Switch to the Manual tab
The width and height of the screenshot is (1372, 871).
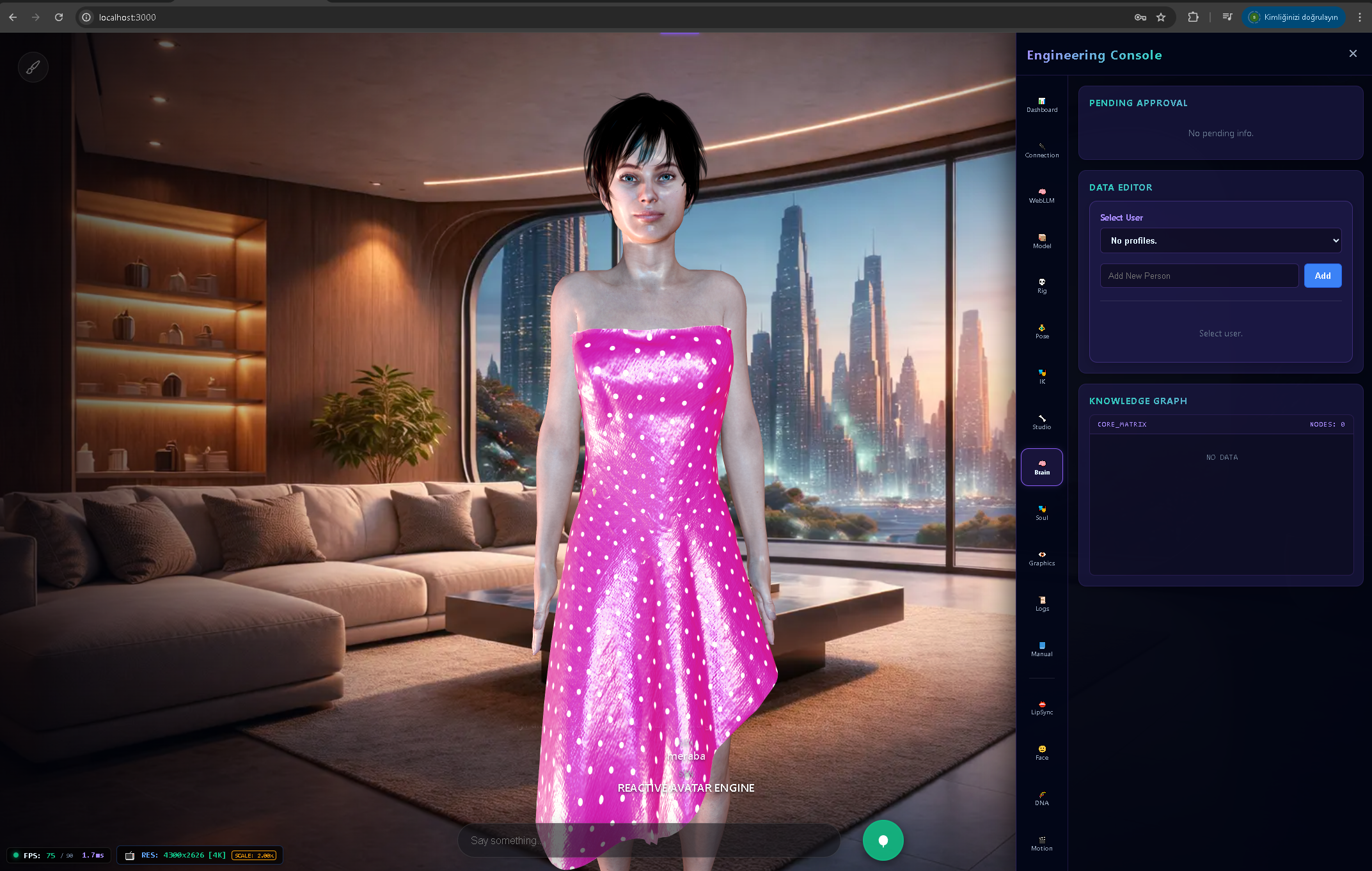(x=1041, y=648)
